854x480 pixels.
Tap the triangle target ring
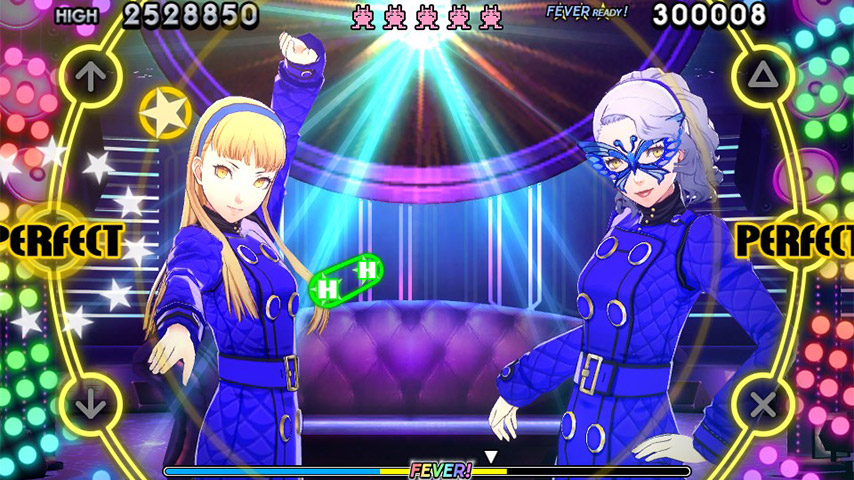[x=763, y=73]
